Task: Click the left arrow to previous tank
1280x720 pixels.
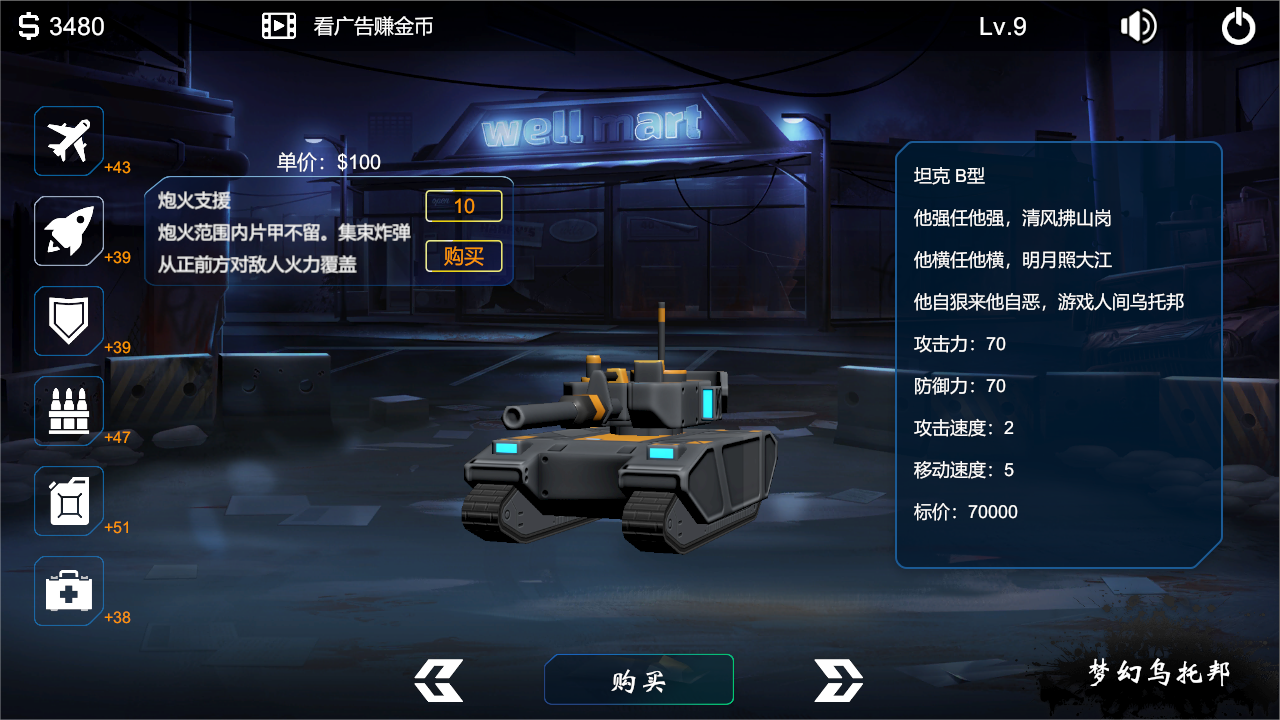Action: pos(440,679)
